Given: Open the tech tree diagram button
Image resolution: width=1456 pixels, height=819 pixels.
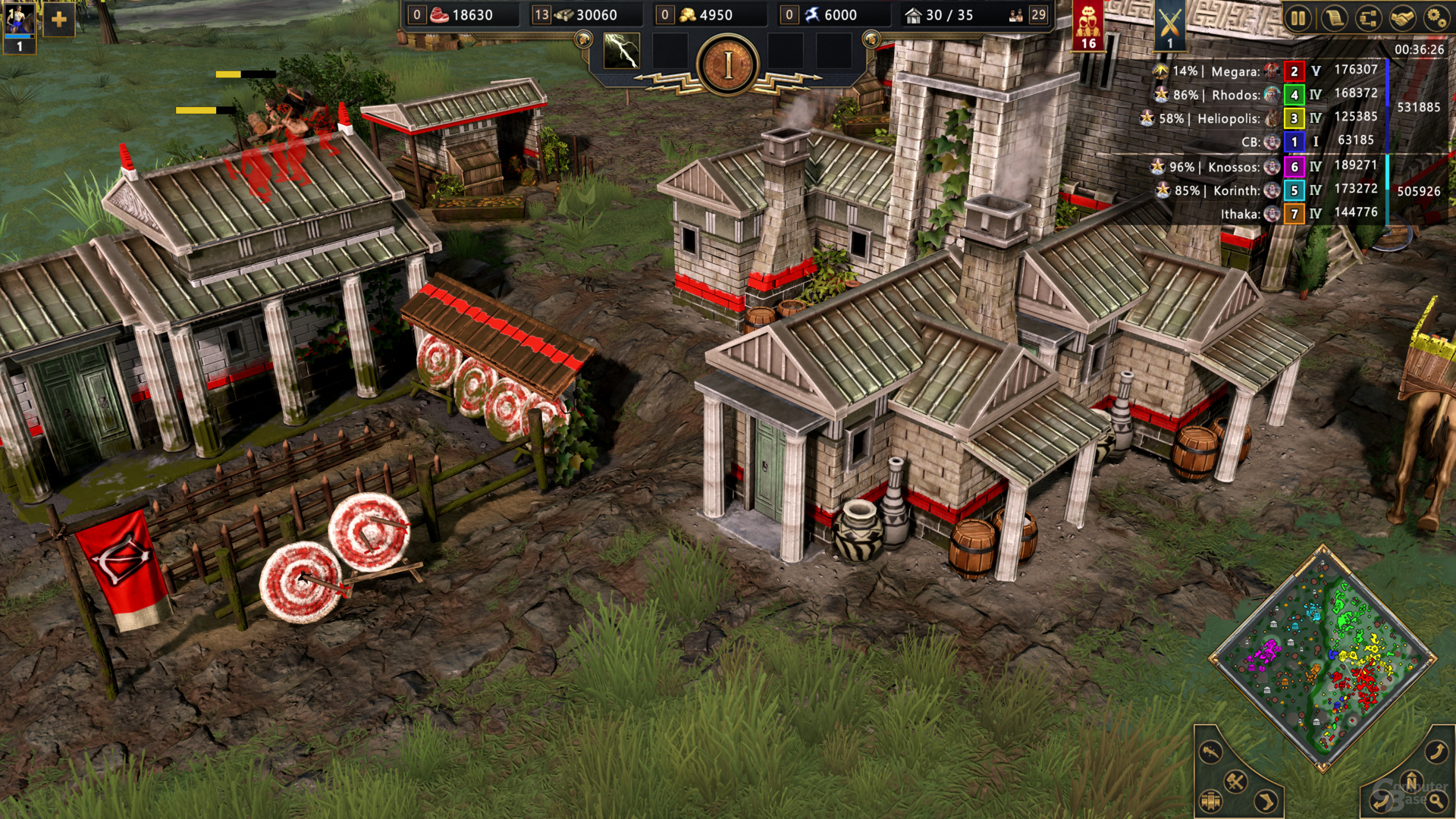Looking at the screenshot, I should [x=1368, y=17].
